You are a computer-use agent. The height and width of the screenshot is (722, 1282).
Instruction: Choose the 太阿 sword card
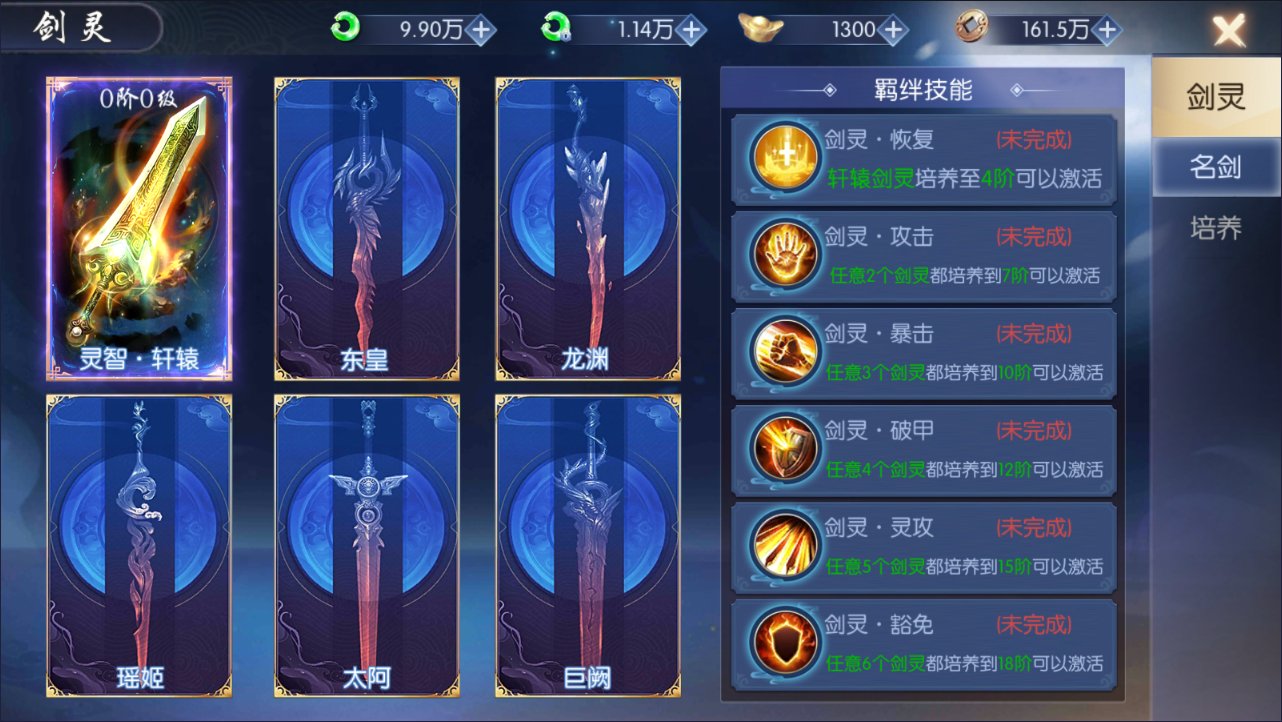(367, 545)
